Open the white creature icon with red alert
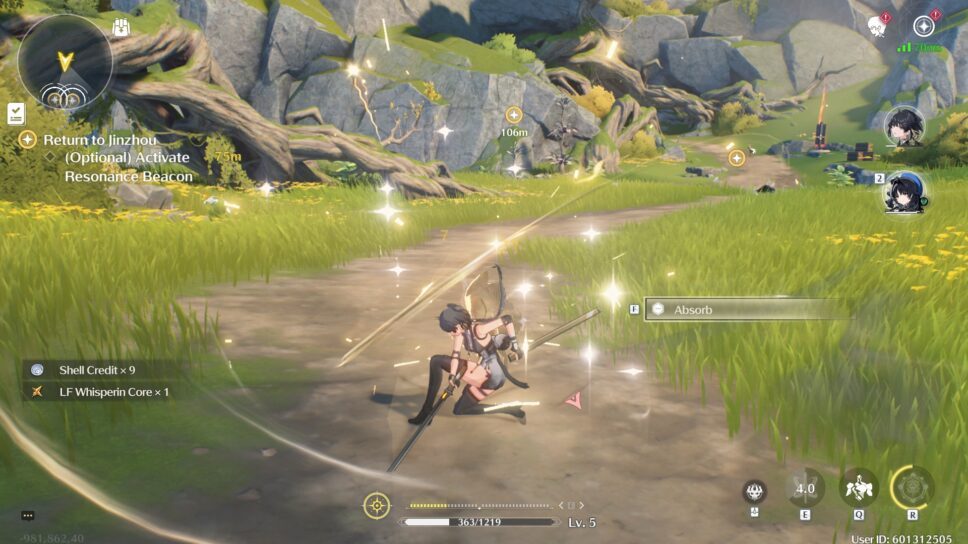Viewport: 968px width, 544px height. tap(879, 25)
